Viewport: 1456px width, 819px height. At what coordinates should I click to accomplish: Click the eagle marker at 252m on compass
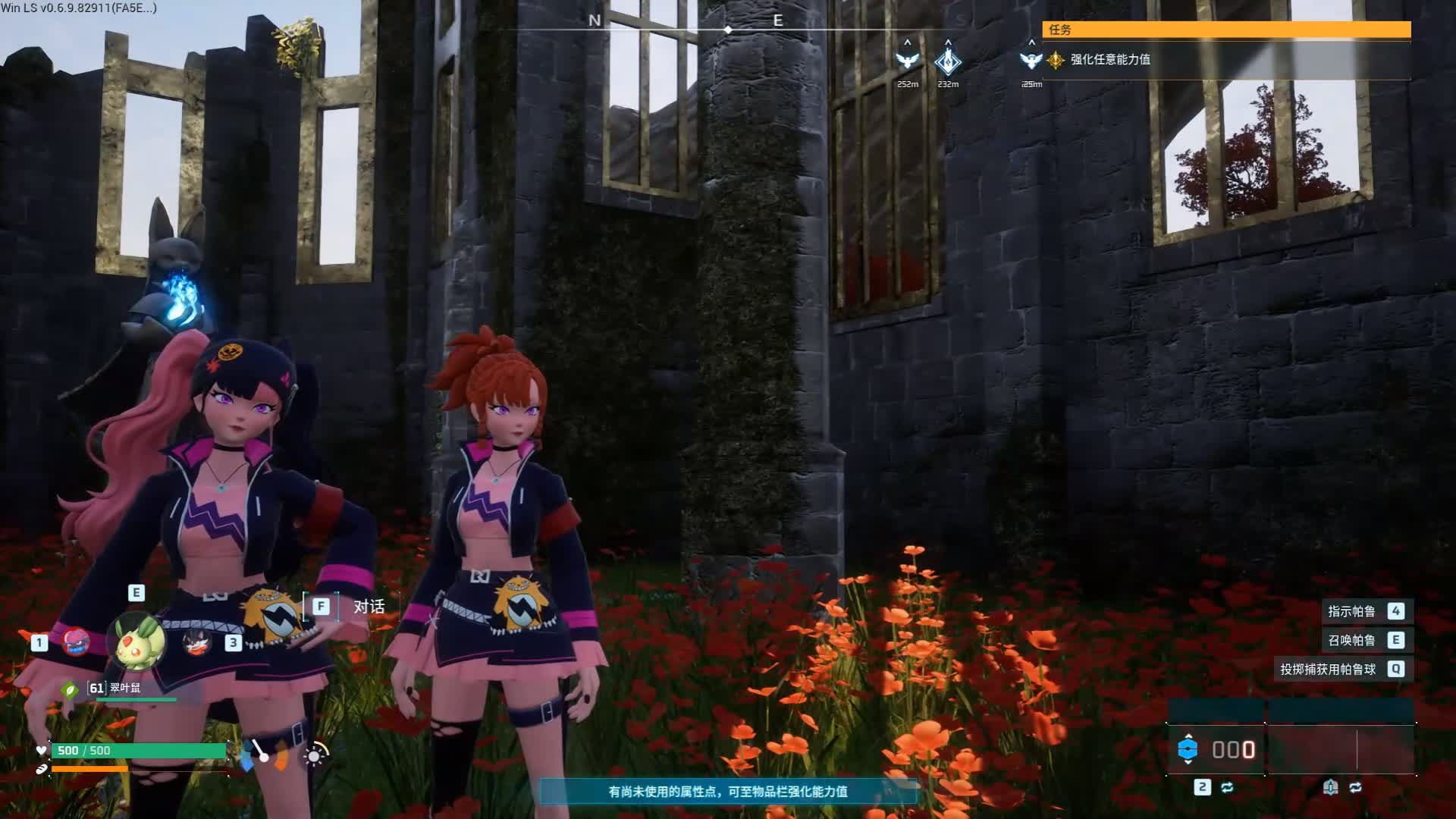(x=907, y=60)
